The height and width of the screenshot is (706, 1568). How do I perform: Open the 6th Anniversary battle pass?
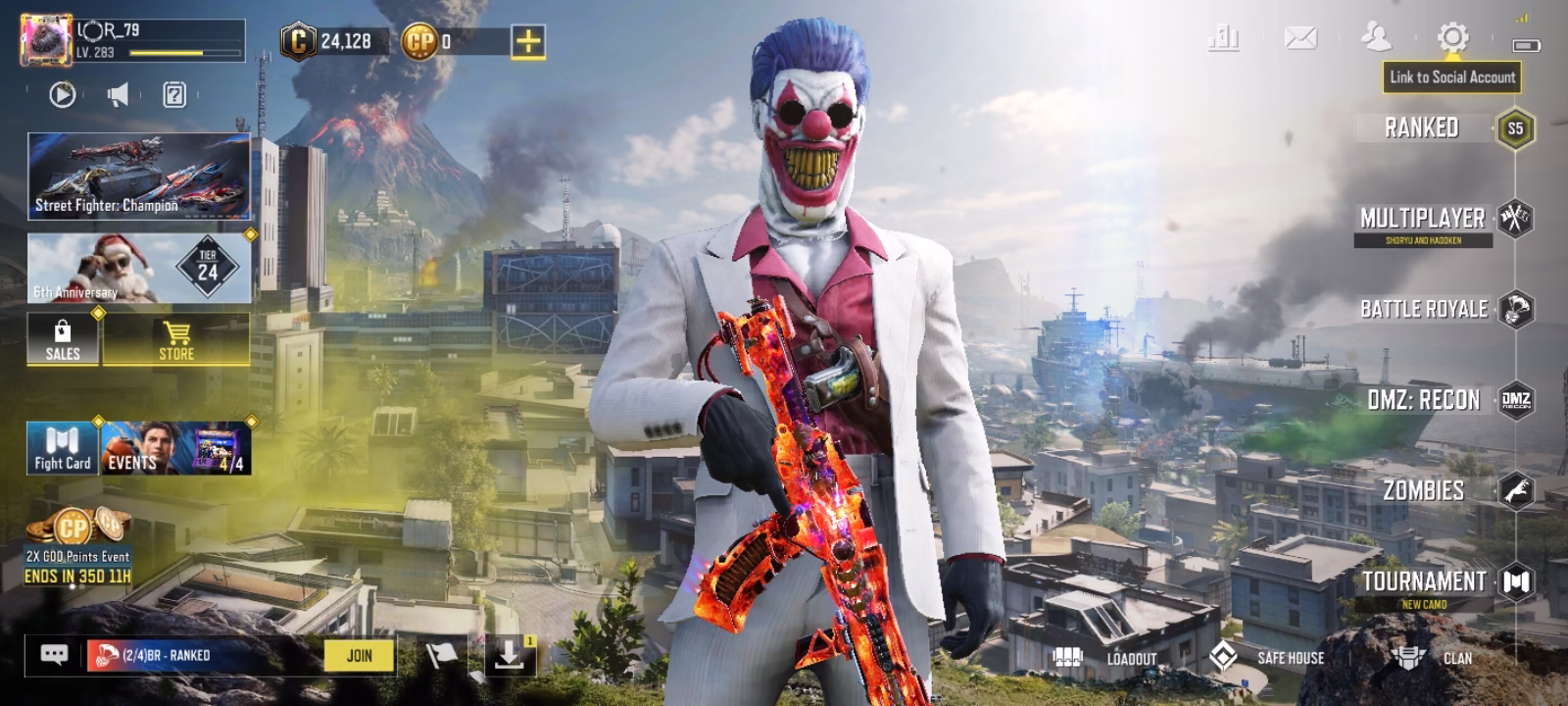click(138, 268)
